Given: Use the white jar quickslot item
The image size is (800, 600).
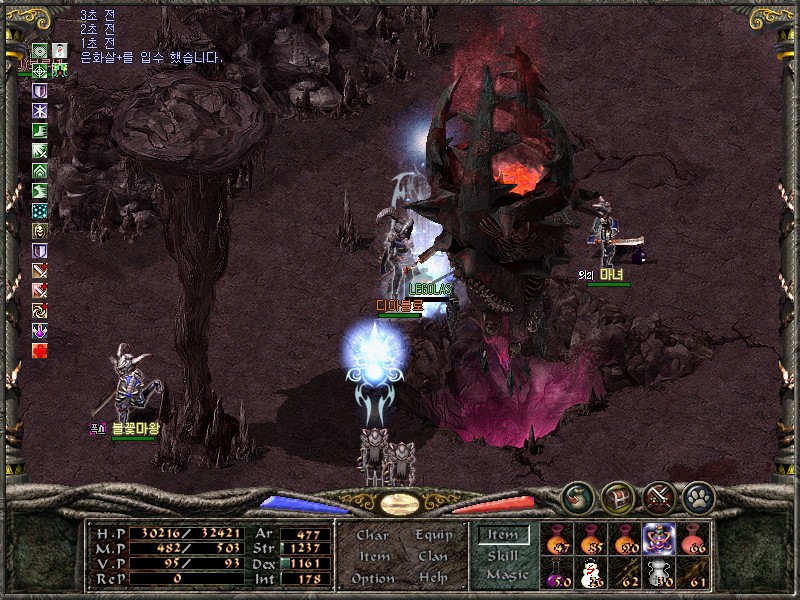Looking at the screenshot, I should click(x=659, y=572).
